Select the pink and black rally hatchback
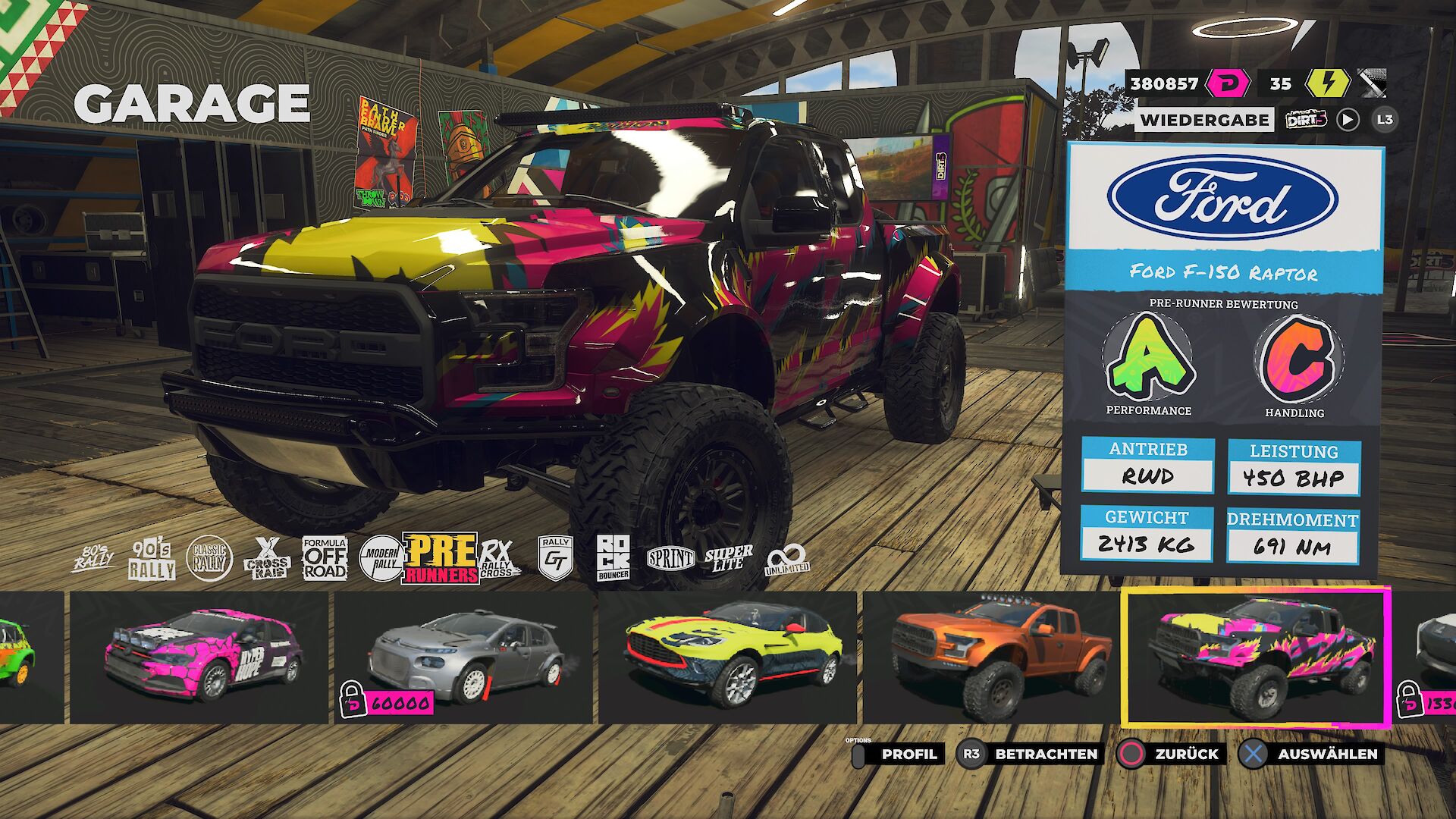1456x819 pixels. (199, 657)
